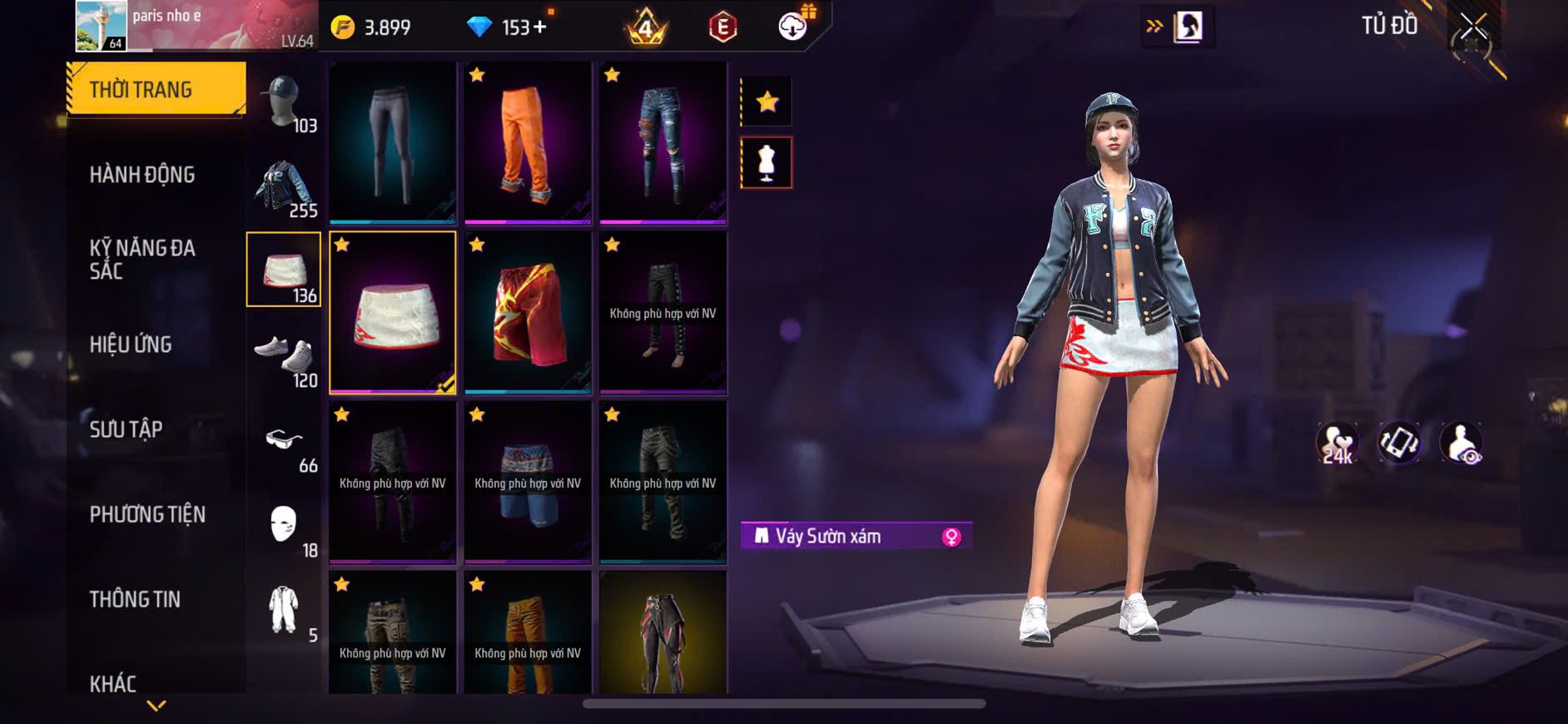Screen dimensions: 1568x724
Task: Close the wardrobe with the X button
Action: (1473, 27)
